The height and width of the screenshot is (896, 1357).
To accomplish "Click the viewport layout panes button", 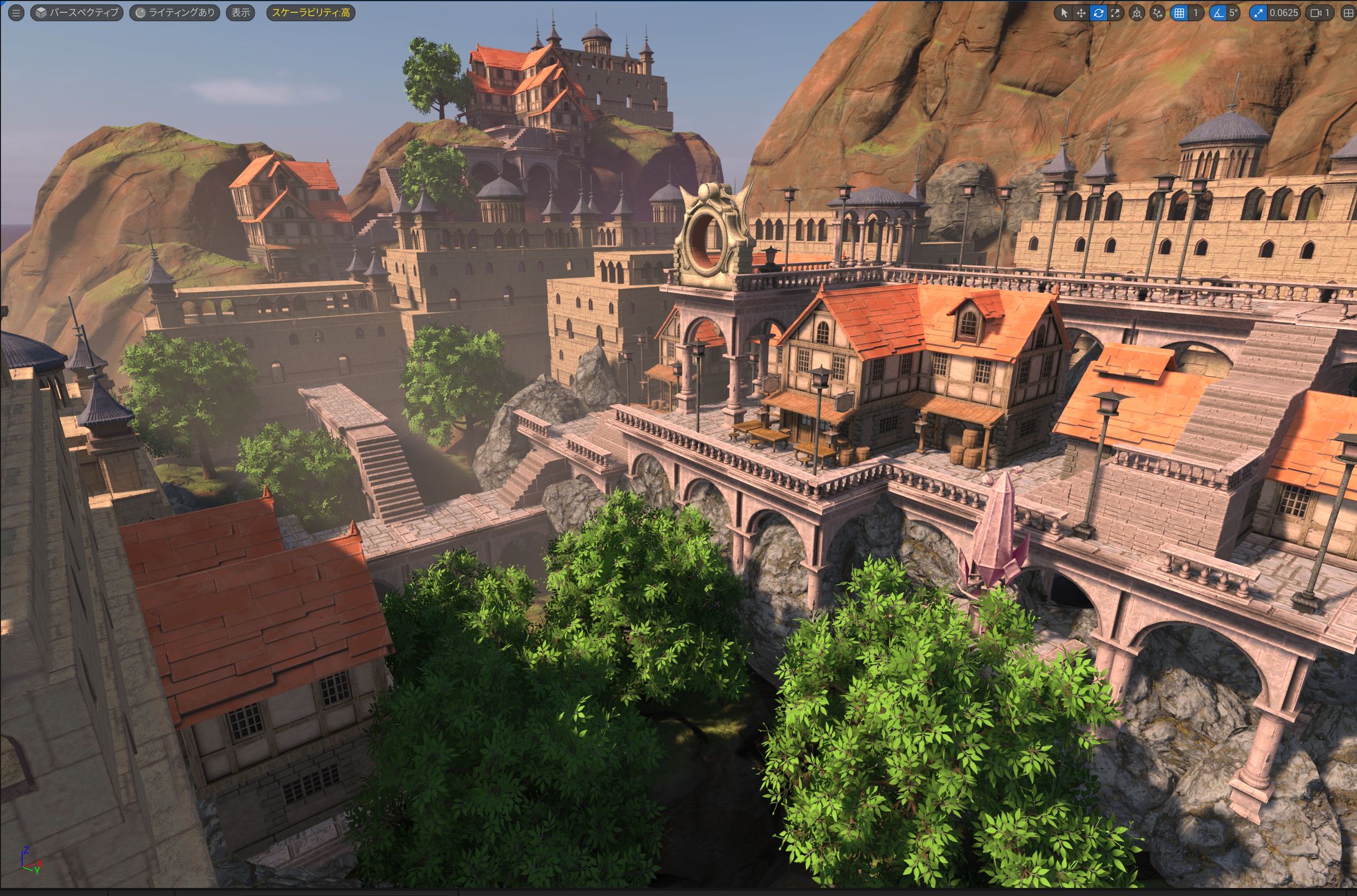I will tap(1348, 13).
